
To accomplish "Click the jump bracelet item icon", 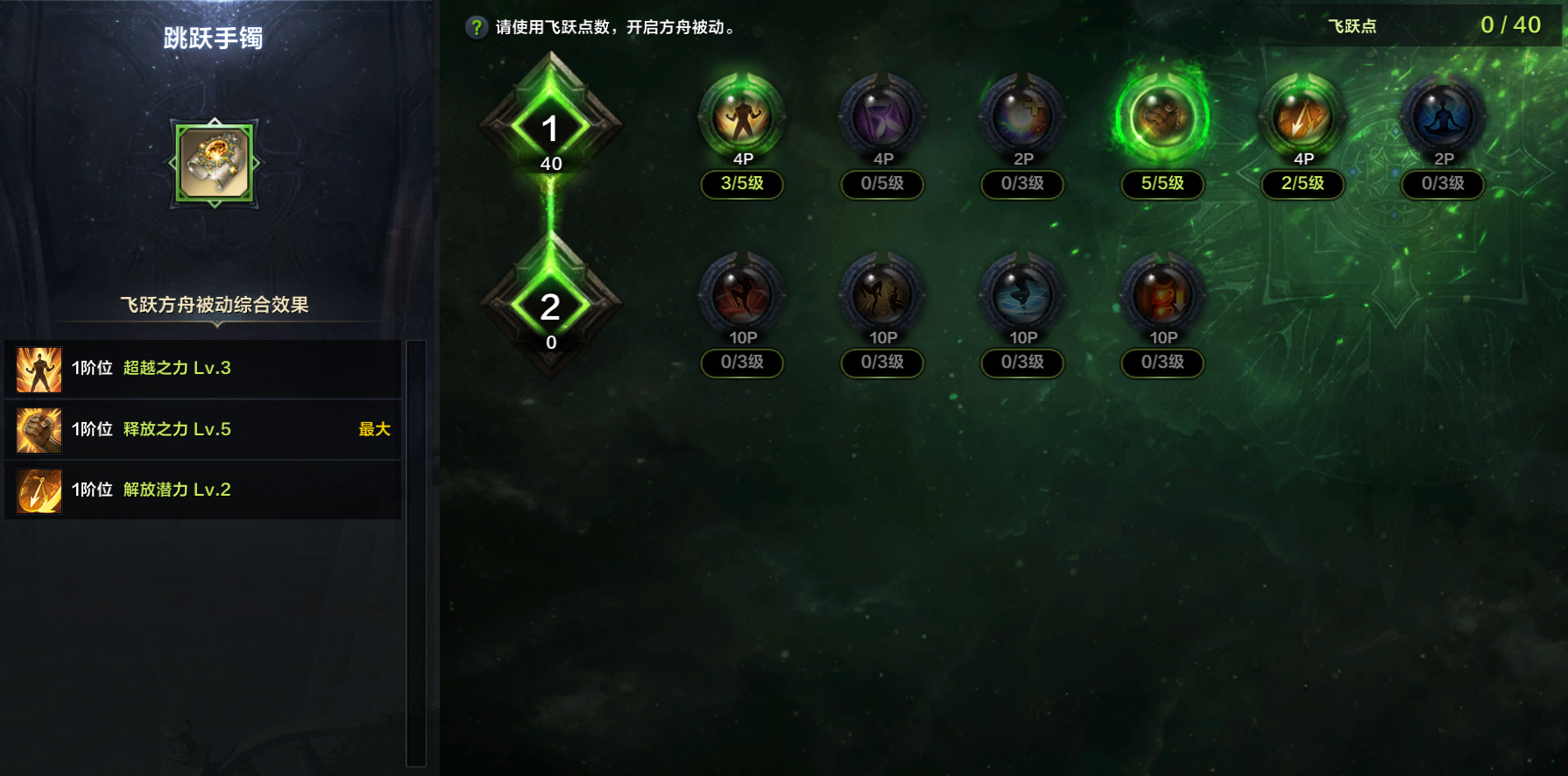I will pyautogui.click(x=215, y=163).
